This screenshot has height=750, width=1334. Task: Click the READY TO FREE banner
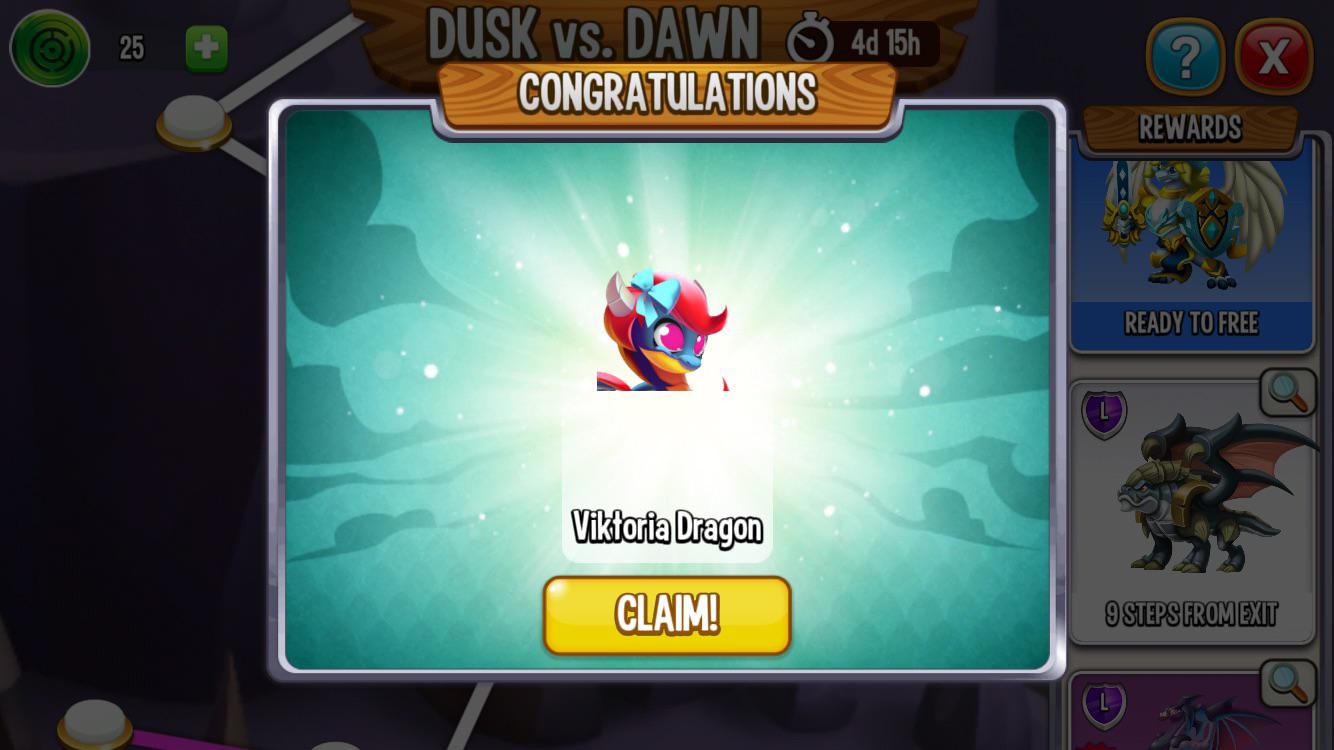point(1190,323)
